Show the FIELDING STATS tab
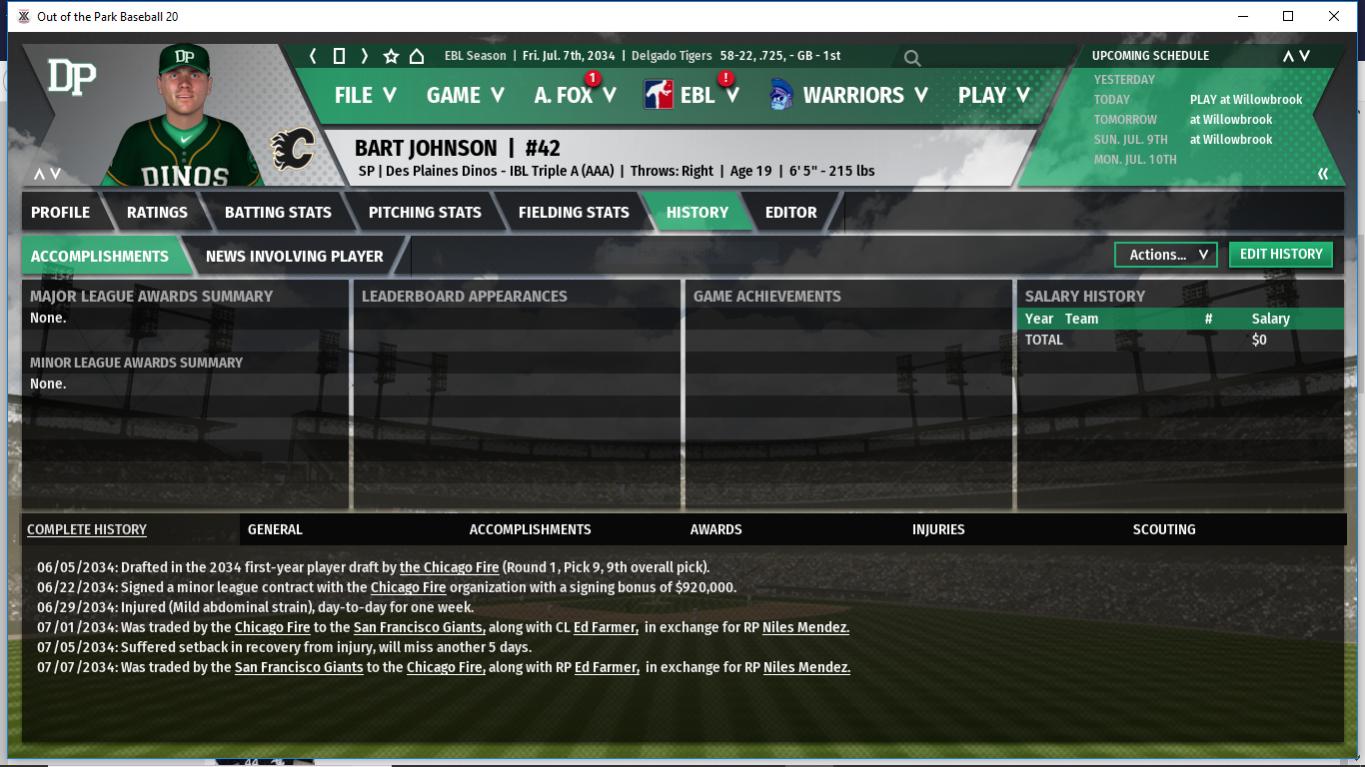The image size is (1365, 767). tap(573, 212)
